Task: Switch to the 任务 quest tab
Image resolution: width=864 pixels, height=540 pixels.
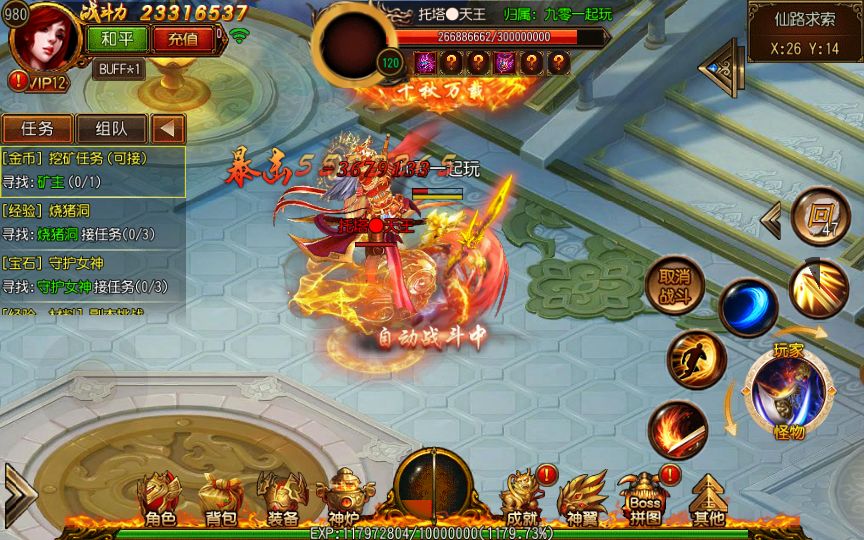Action: pos(39,129)
